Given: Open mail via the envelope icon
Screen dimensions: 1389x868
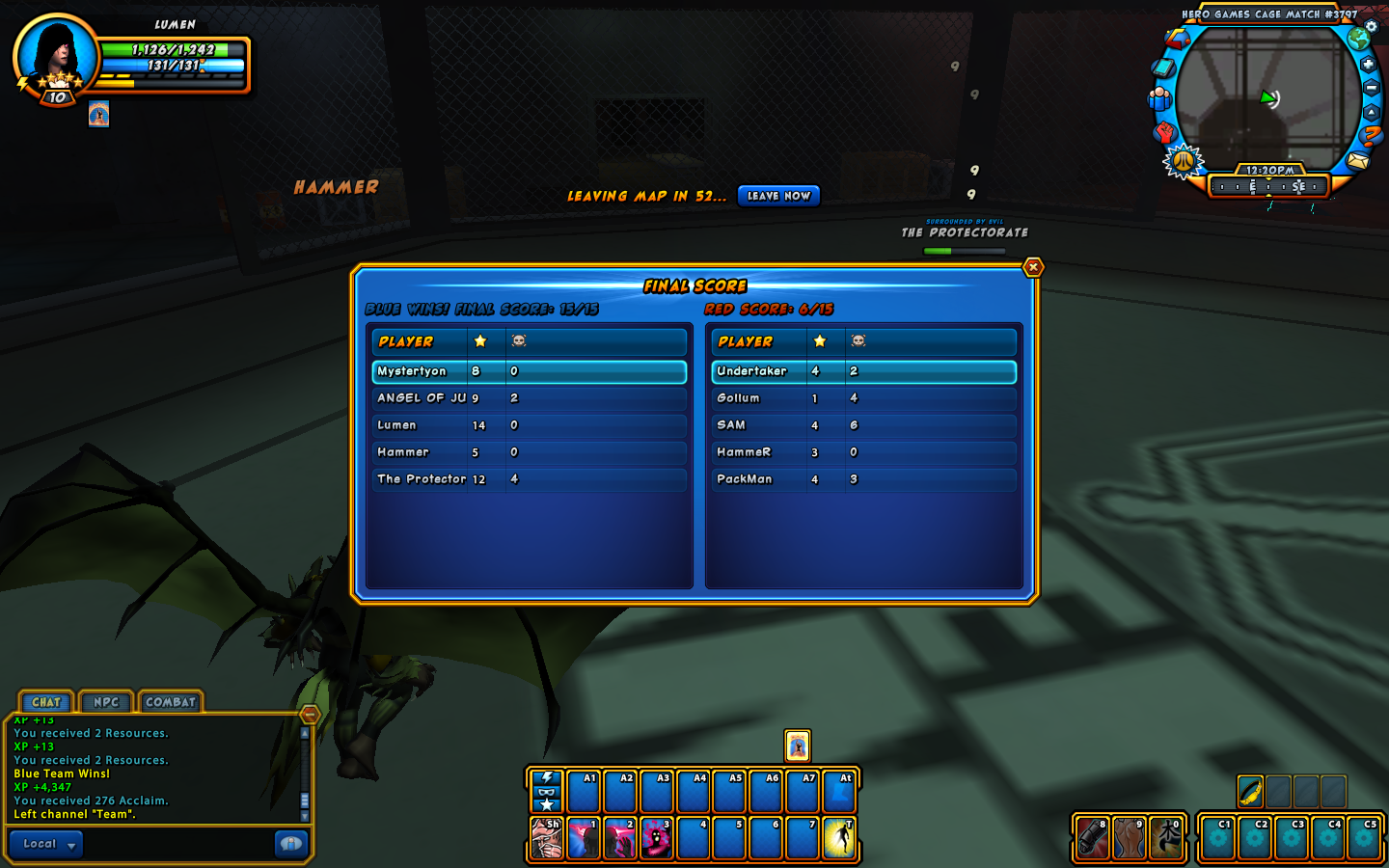Looking at the screenshot, I should pos(1358,161).
